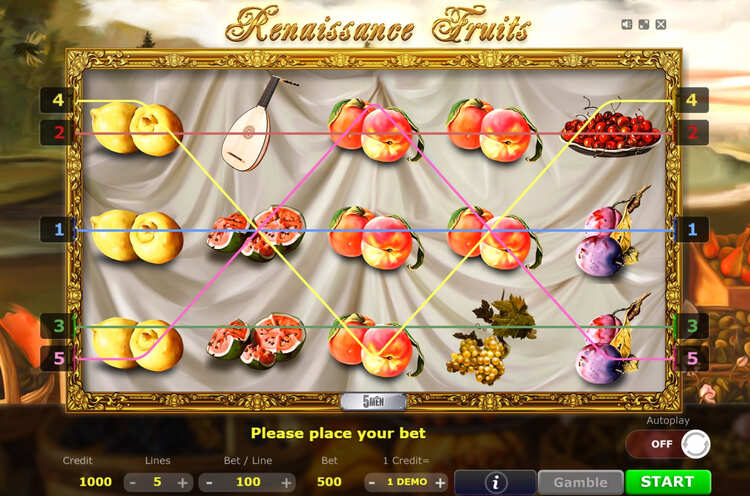Screen dimensions: 750x496
Task: Decrease the credit denomination value
Action: coord(372,482)
